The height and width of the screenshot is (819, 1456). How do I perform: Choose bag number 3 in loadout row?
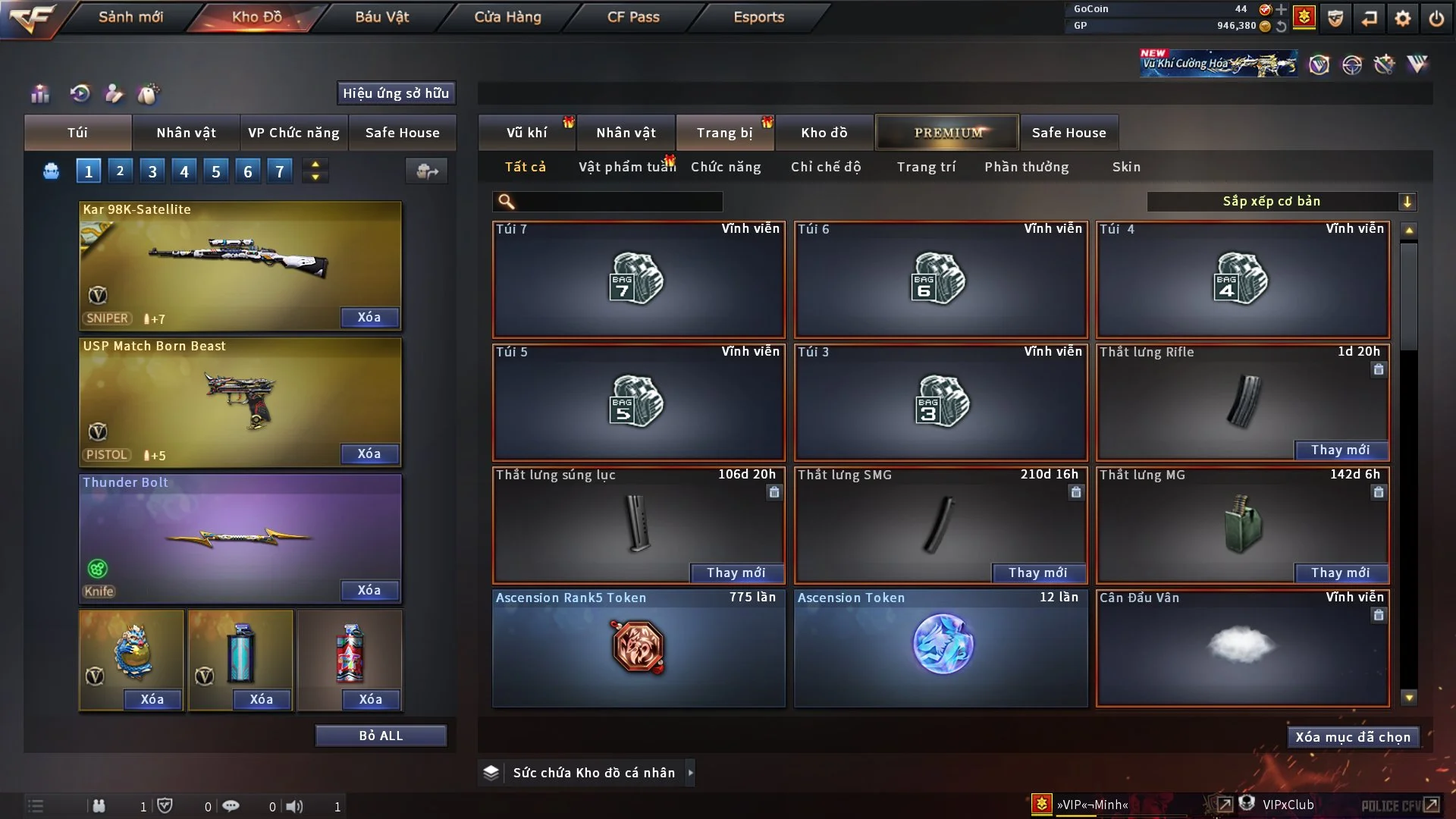tap(152, 171)
